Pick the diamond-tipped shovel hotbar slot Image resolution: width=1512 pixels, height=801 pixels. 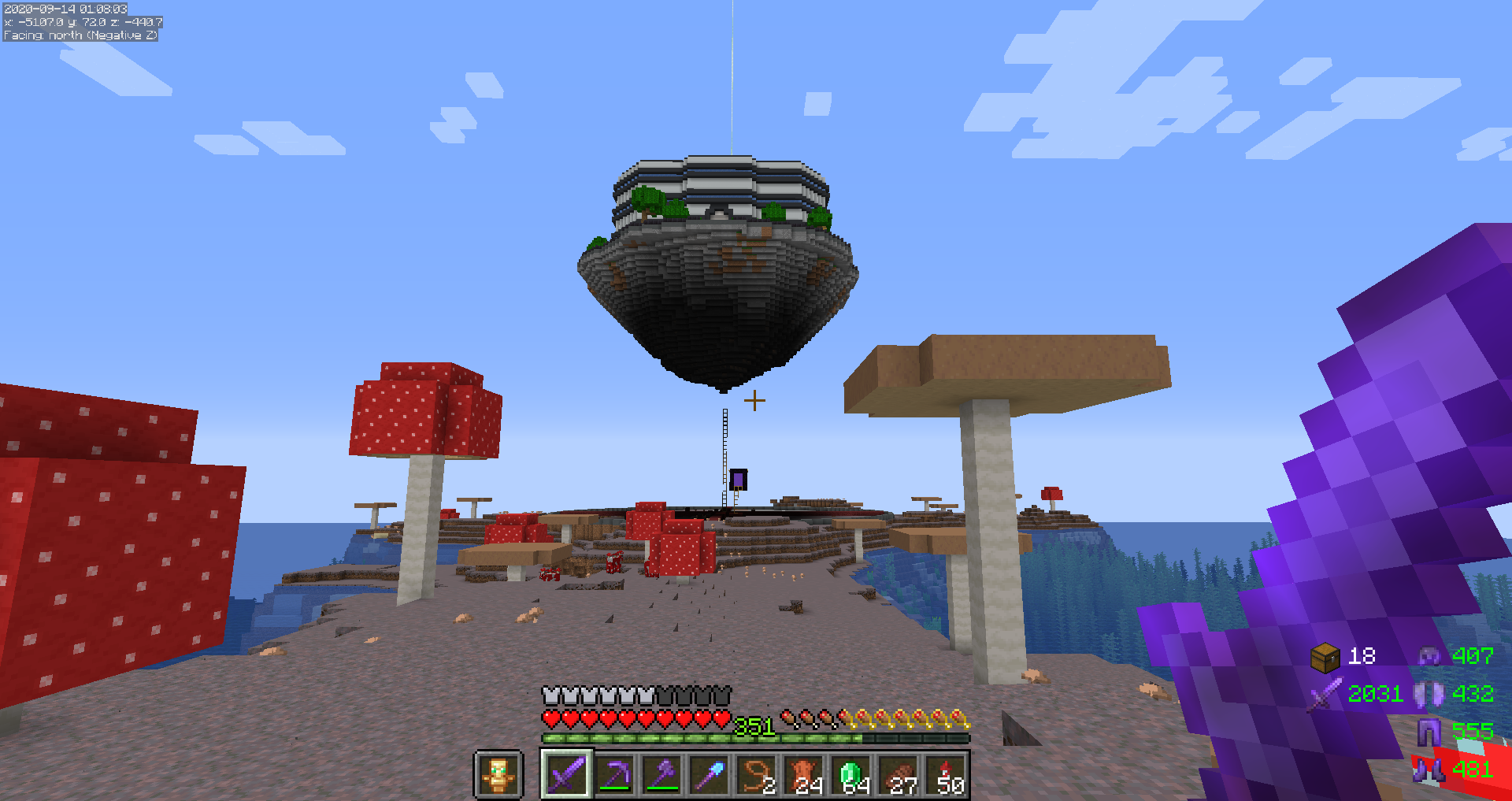click(710, 775)
